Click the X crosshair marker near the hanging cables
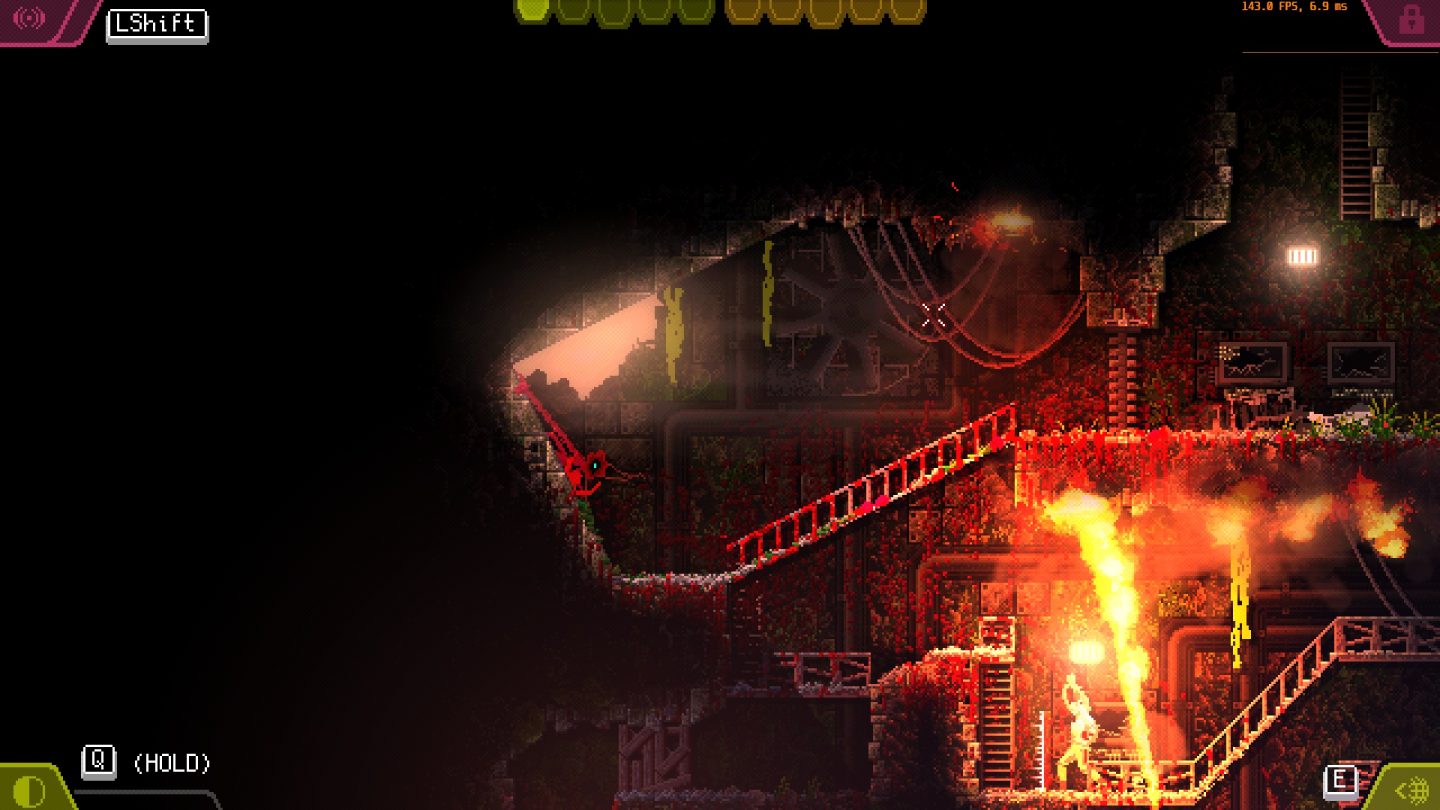The width and height of the screenshot is (1440, 810). click(934, 316)
